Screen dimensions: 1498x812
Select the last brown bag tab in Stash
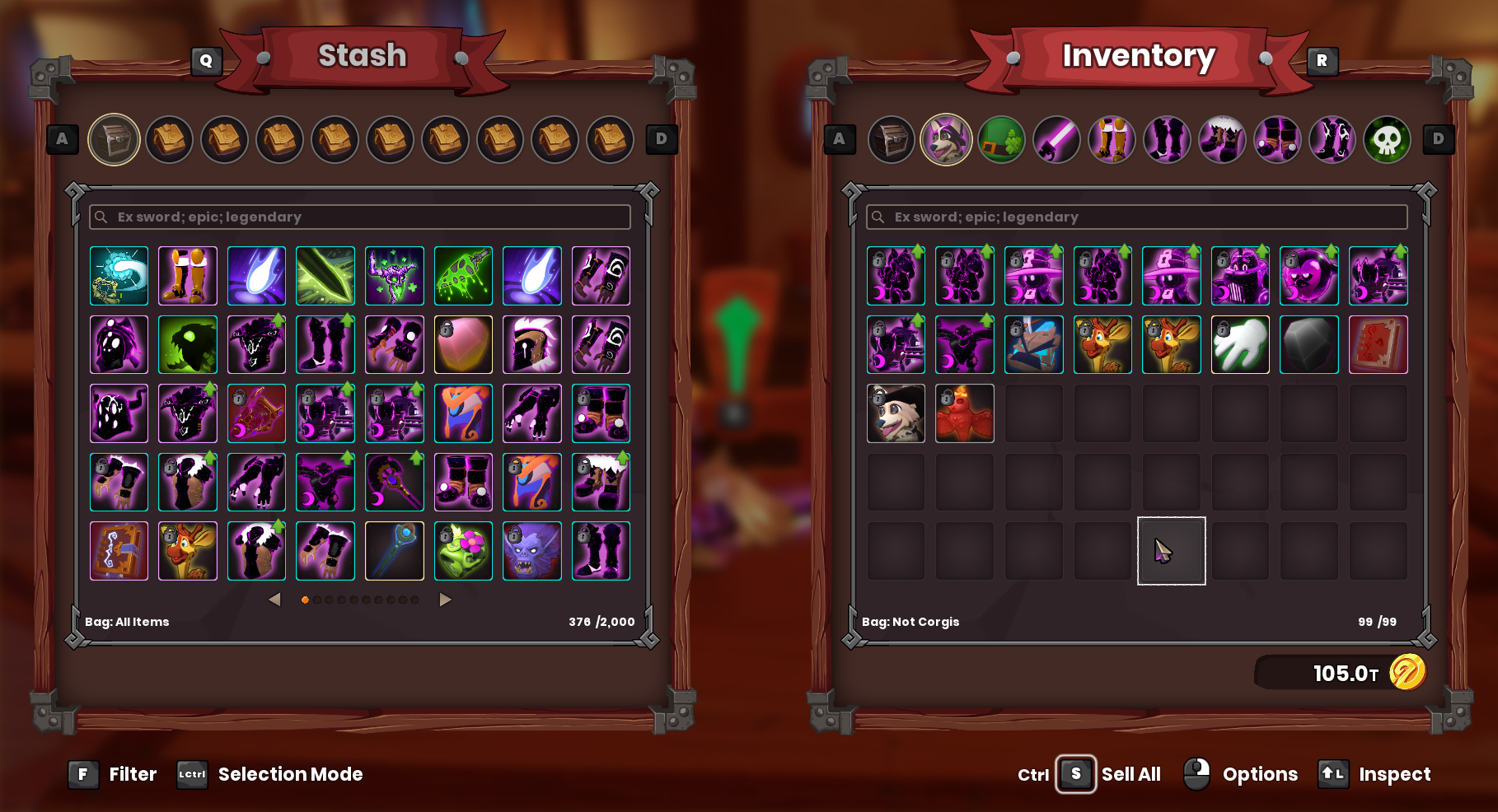click(610, 139)
